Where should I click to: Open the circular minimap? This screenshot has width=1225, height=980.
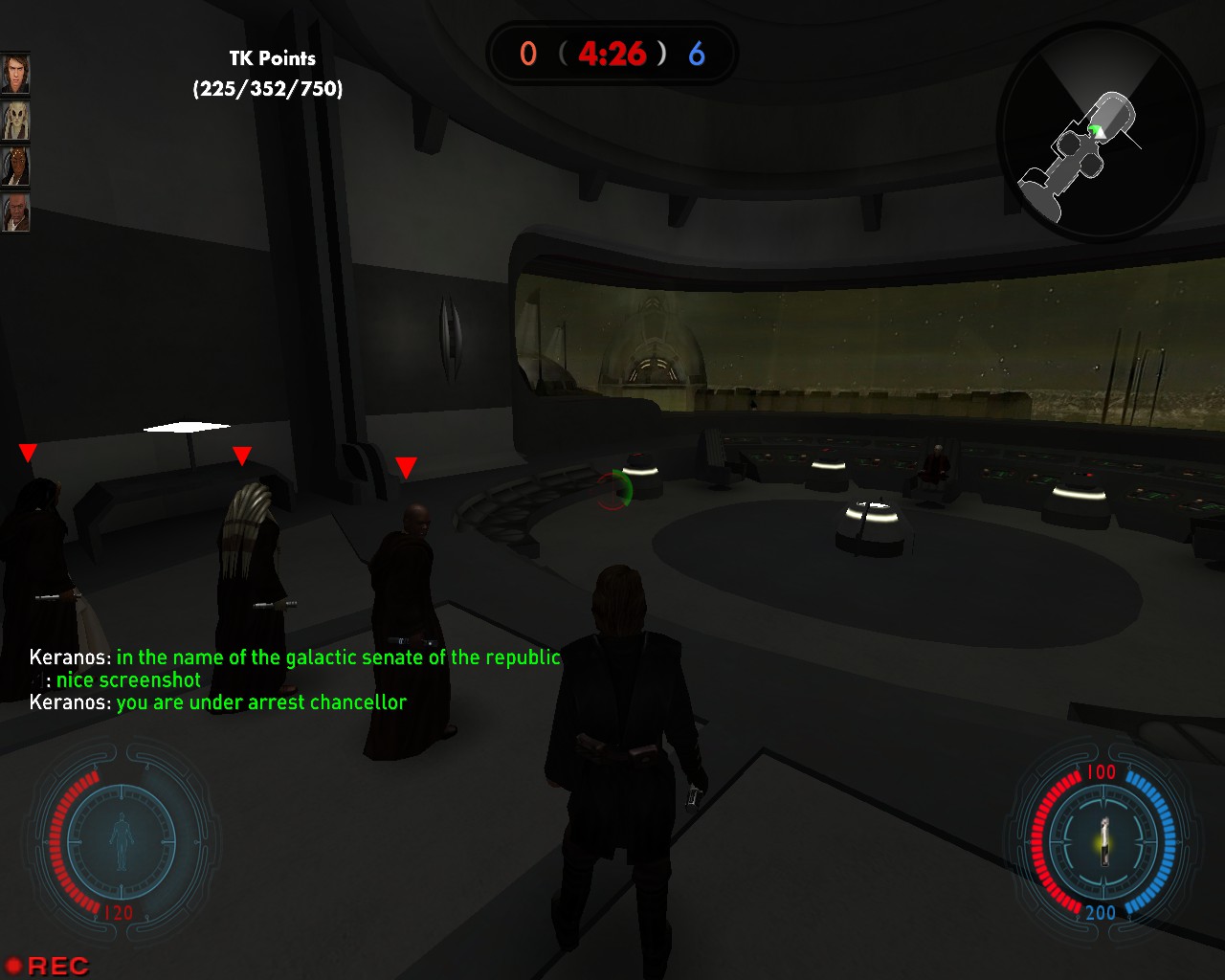1100,132
